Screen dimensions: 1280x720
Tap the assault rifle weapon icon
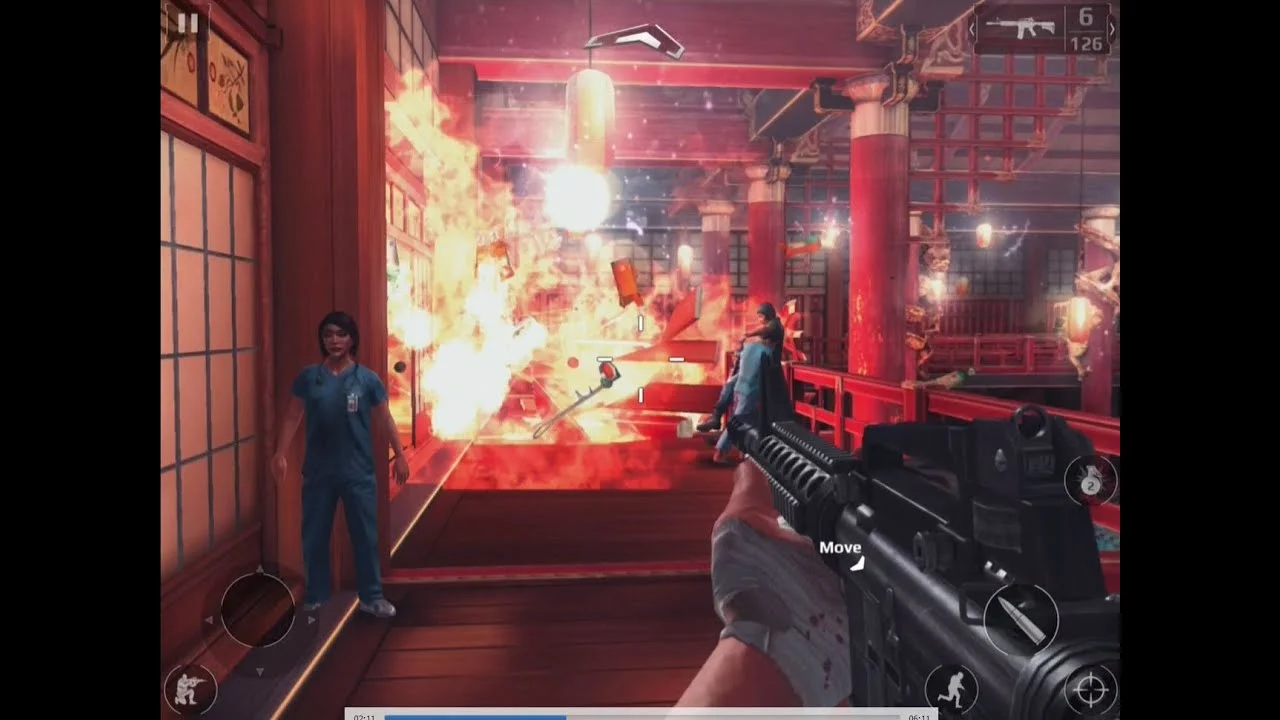(x=1021, y=28)
